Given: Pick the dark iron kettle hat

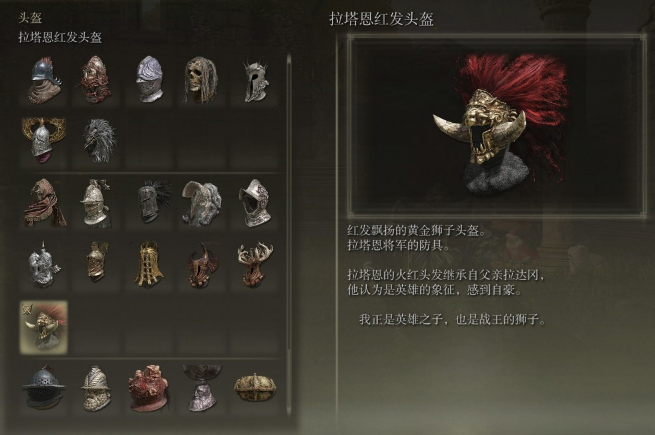Looking at the screenshot, I should (44, 387).
